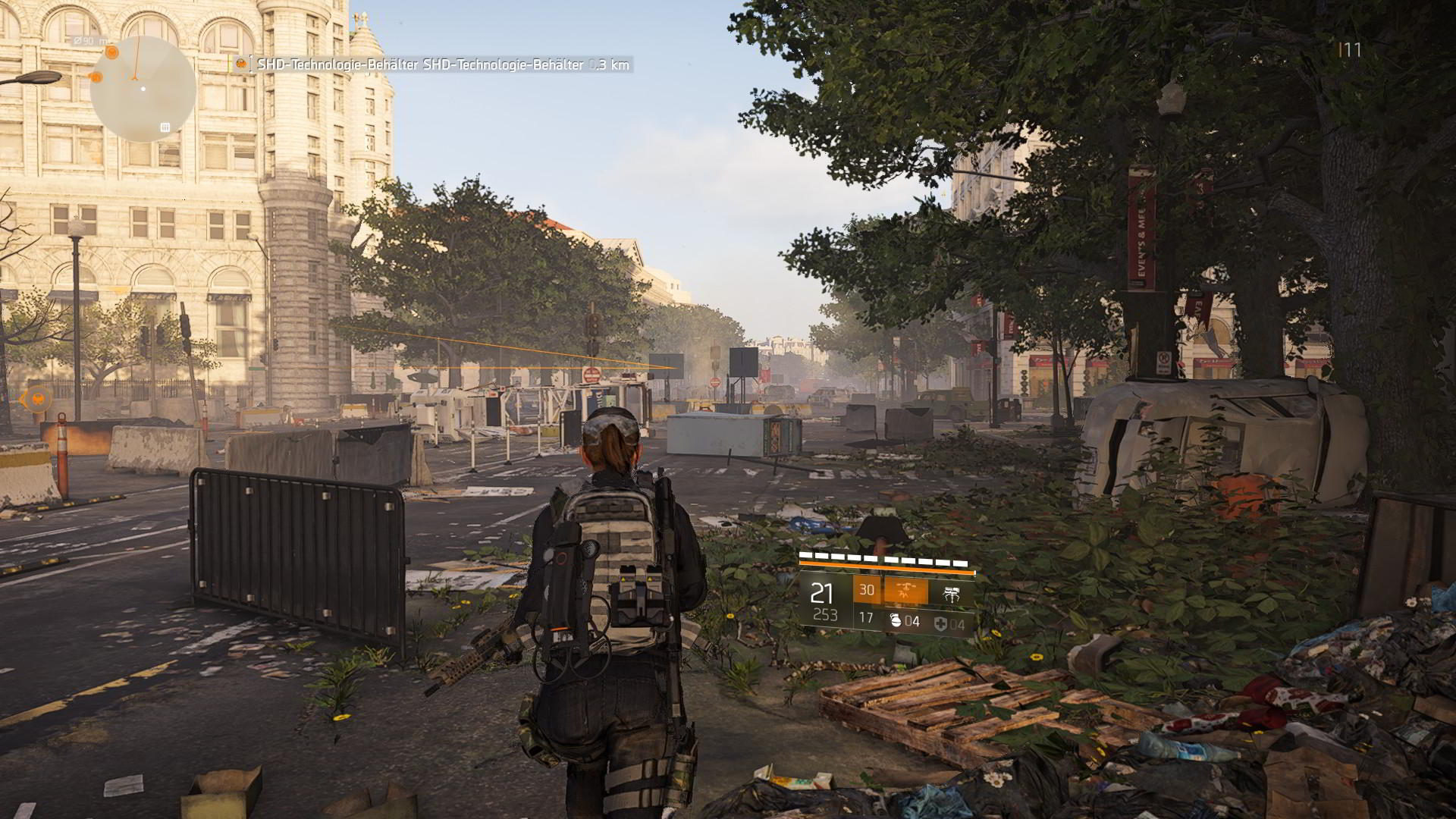Click the armor kit cross icon showing 04

941,623
